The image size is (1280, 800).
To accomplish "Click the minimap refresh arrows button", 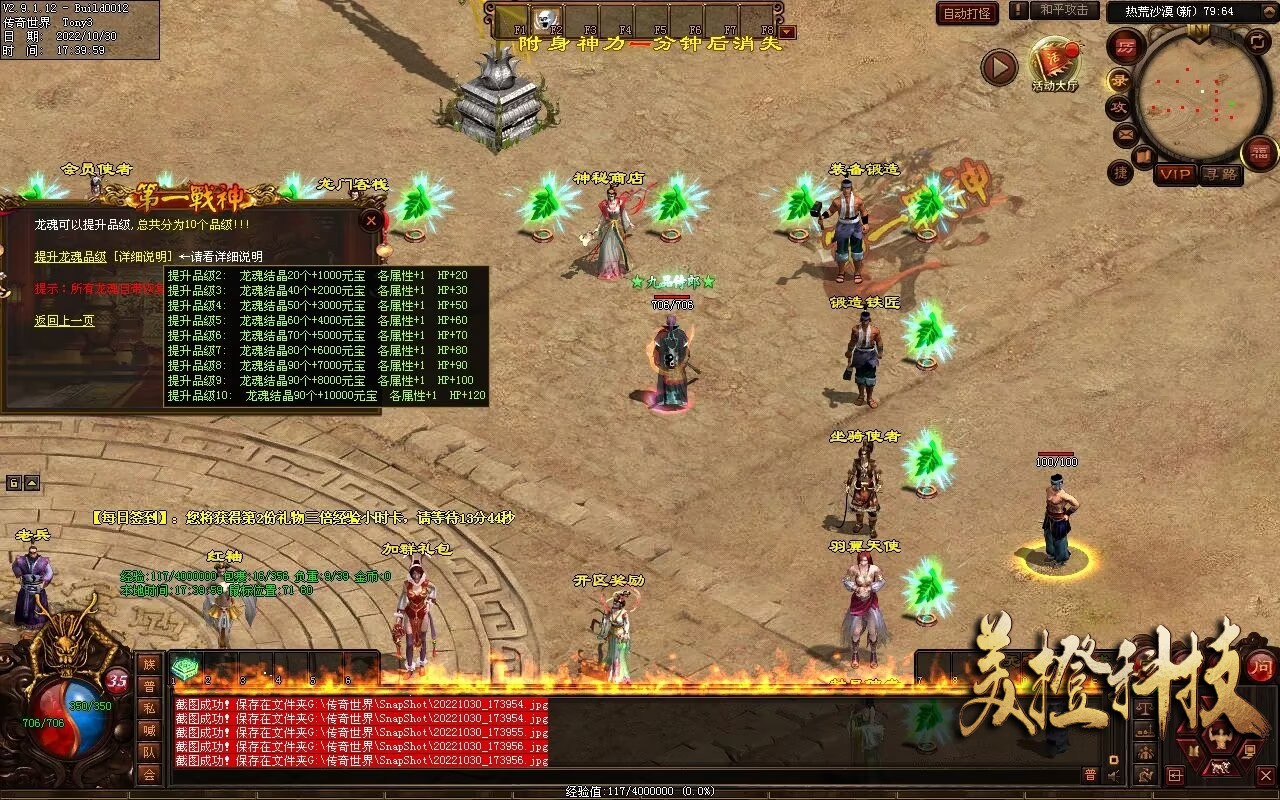I will point(1257,42).
